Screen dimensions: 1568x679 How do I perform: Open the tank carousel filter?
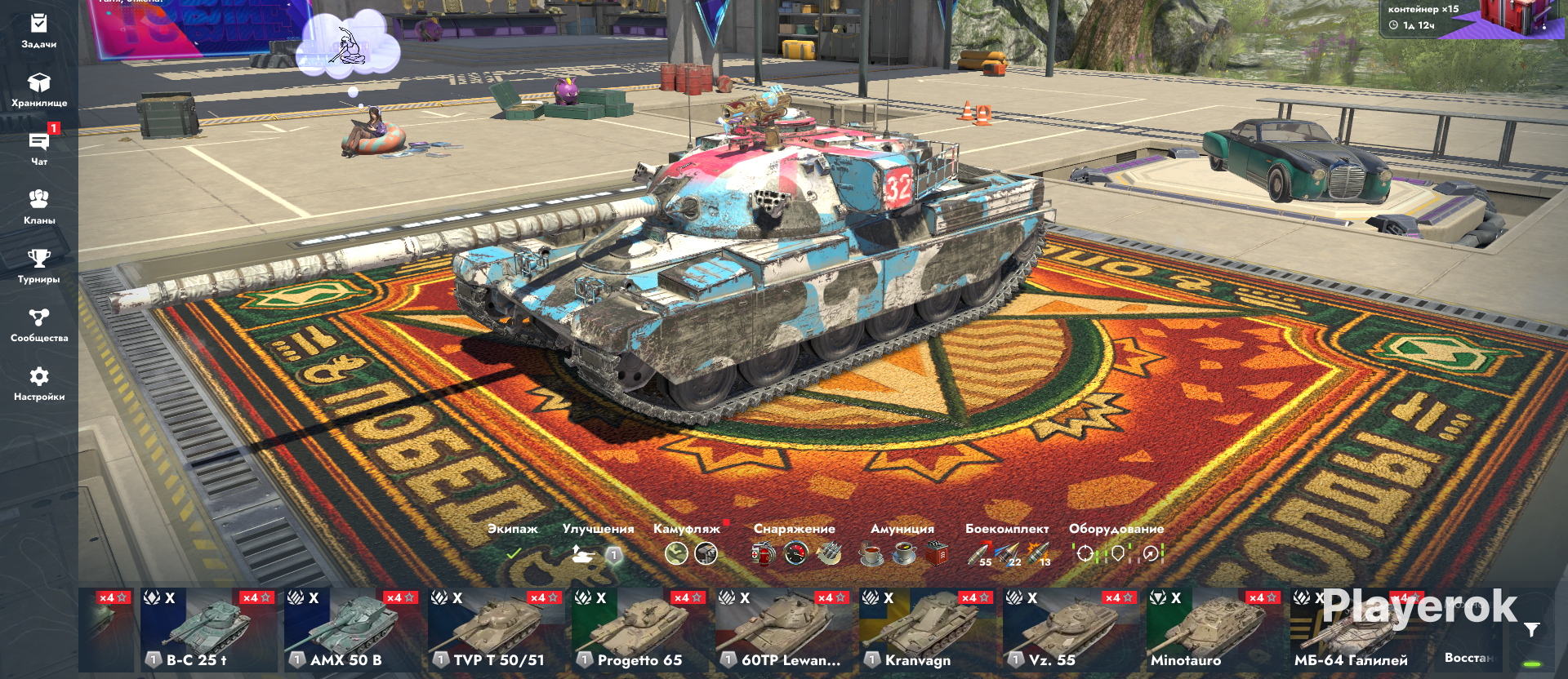coord(1531,629)
